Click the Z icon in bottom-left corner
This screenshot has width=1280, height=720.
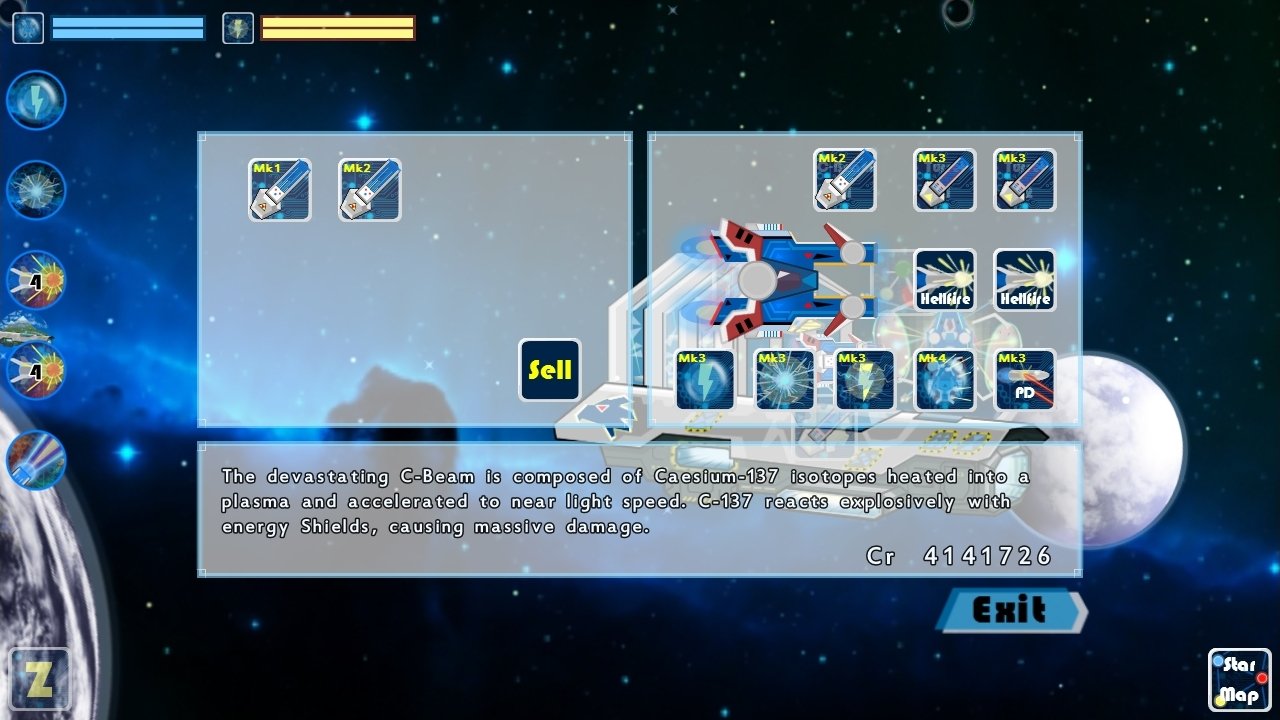pos(40,679)
